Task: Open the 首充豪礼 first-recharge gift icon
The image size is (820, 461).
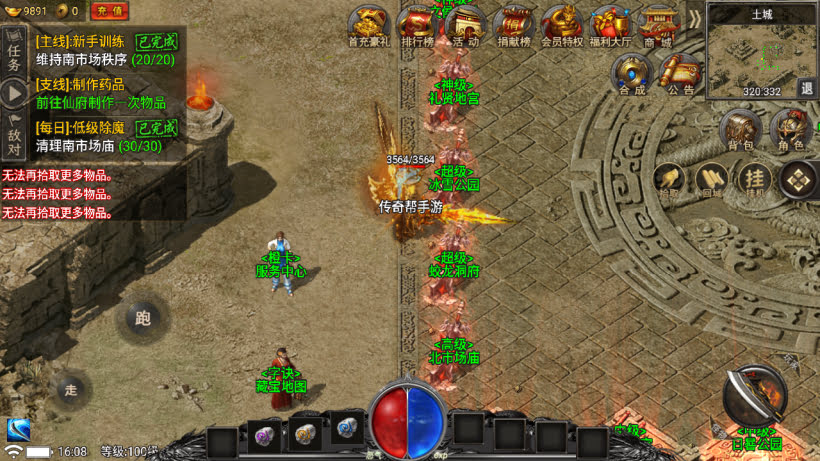Action: coord(368,26)
